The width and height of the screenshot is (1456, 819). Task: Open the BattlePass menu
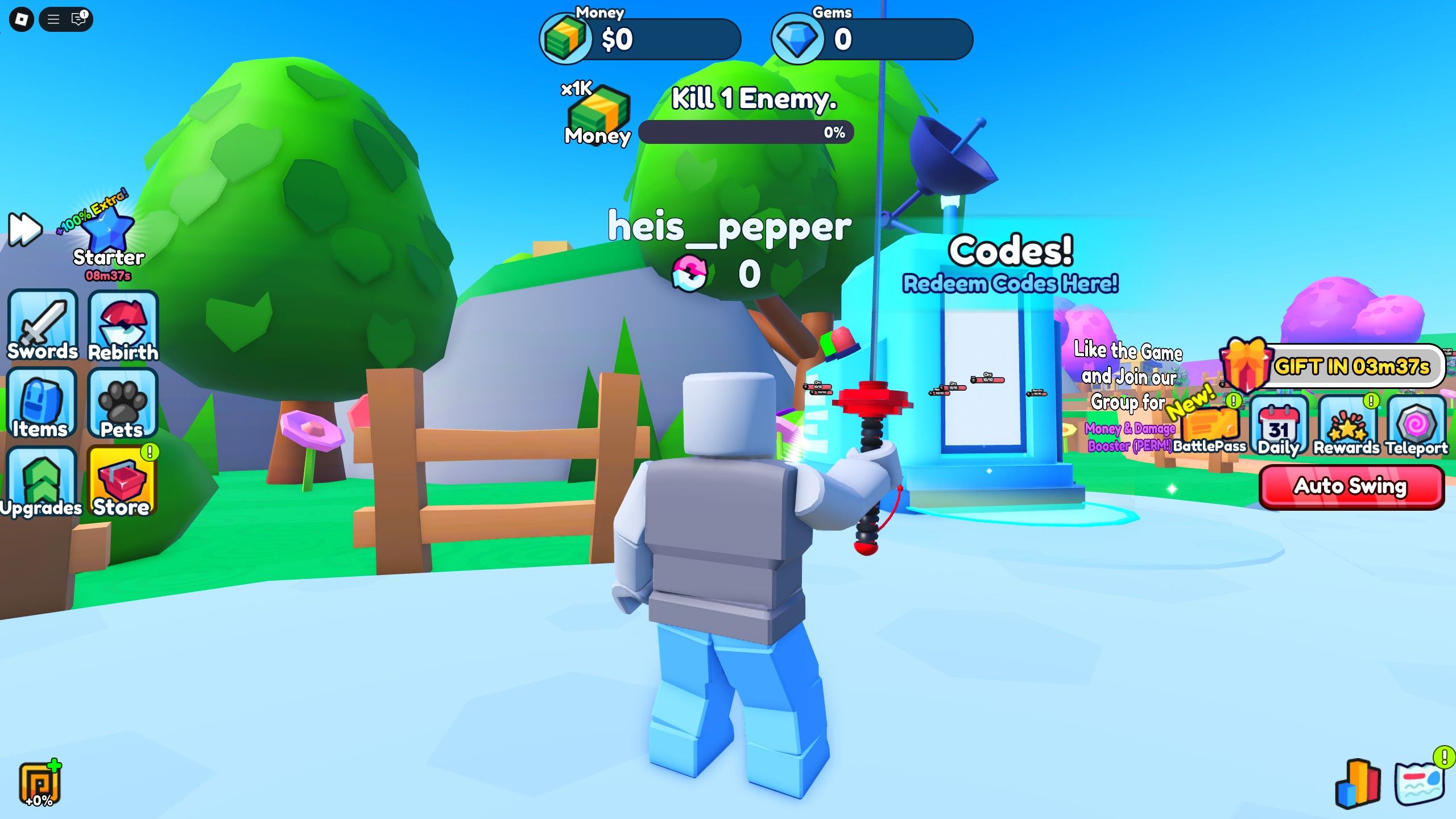click(x=1210, y=425)
